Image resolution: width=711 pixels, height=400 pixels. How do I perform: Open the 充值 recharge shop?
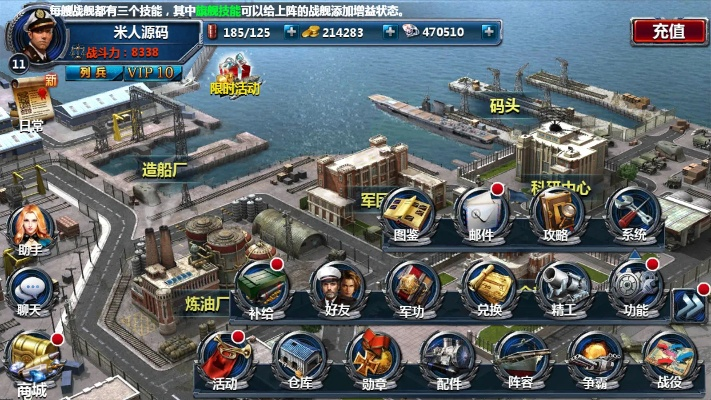[x=668, y=31]
